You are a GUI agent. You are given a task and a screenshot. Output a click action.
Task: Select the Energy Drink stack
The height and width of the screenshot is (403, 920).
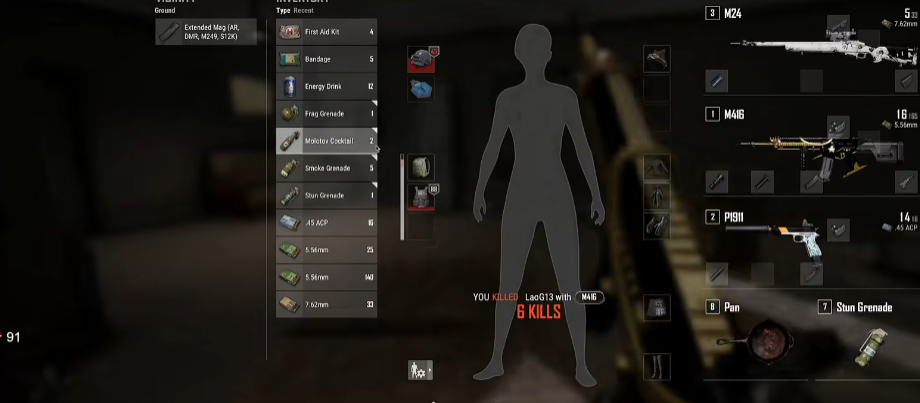pos(326,87)
